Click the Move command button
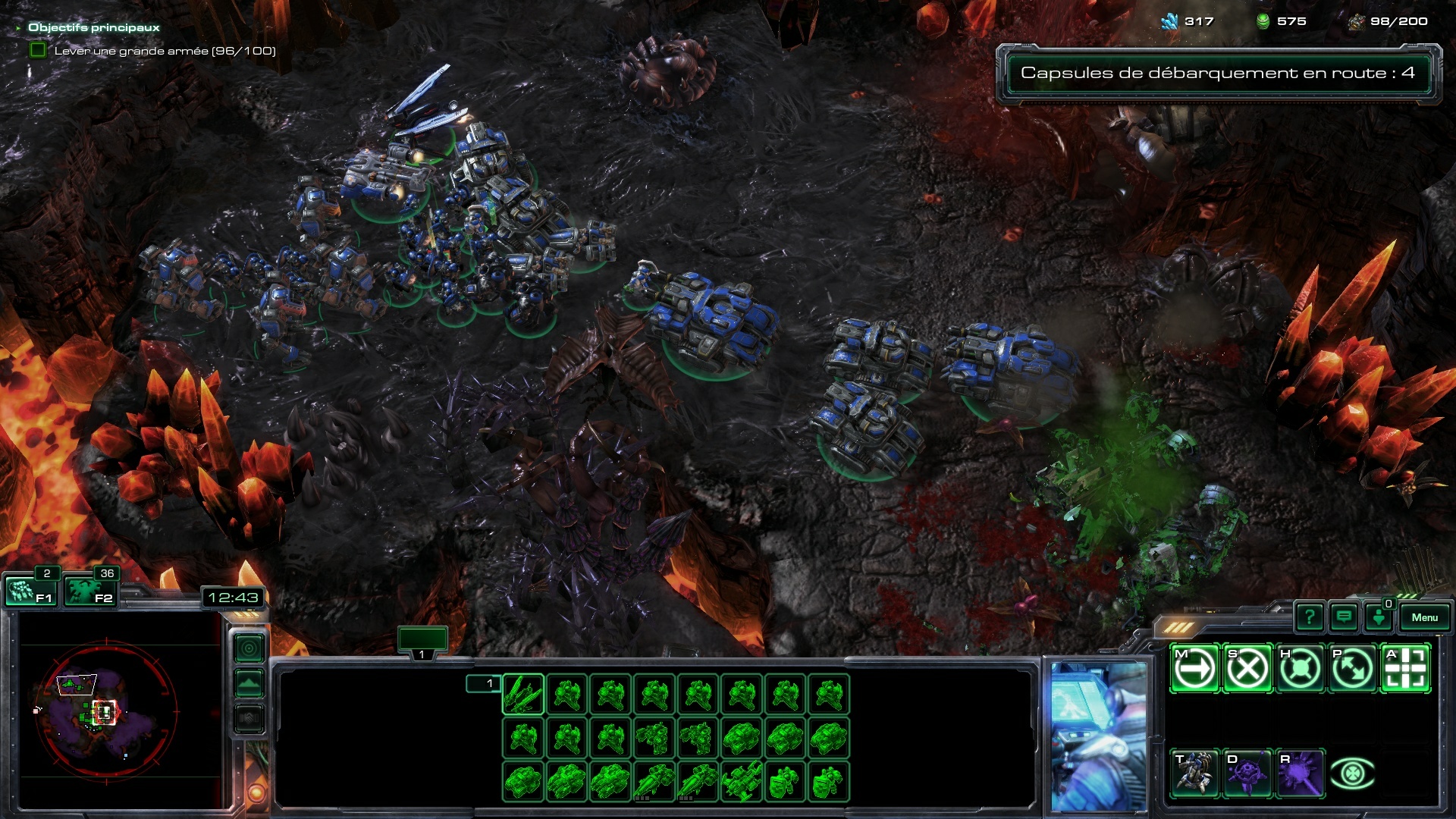This screenshot has width=1456, height=819. point(1194,669)
